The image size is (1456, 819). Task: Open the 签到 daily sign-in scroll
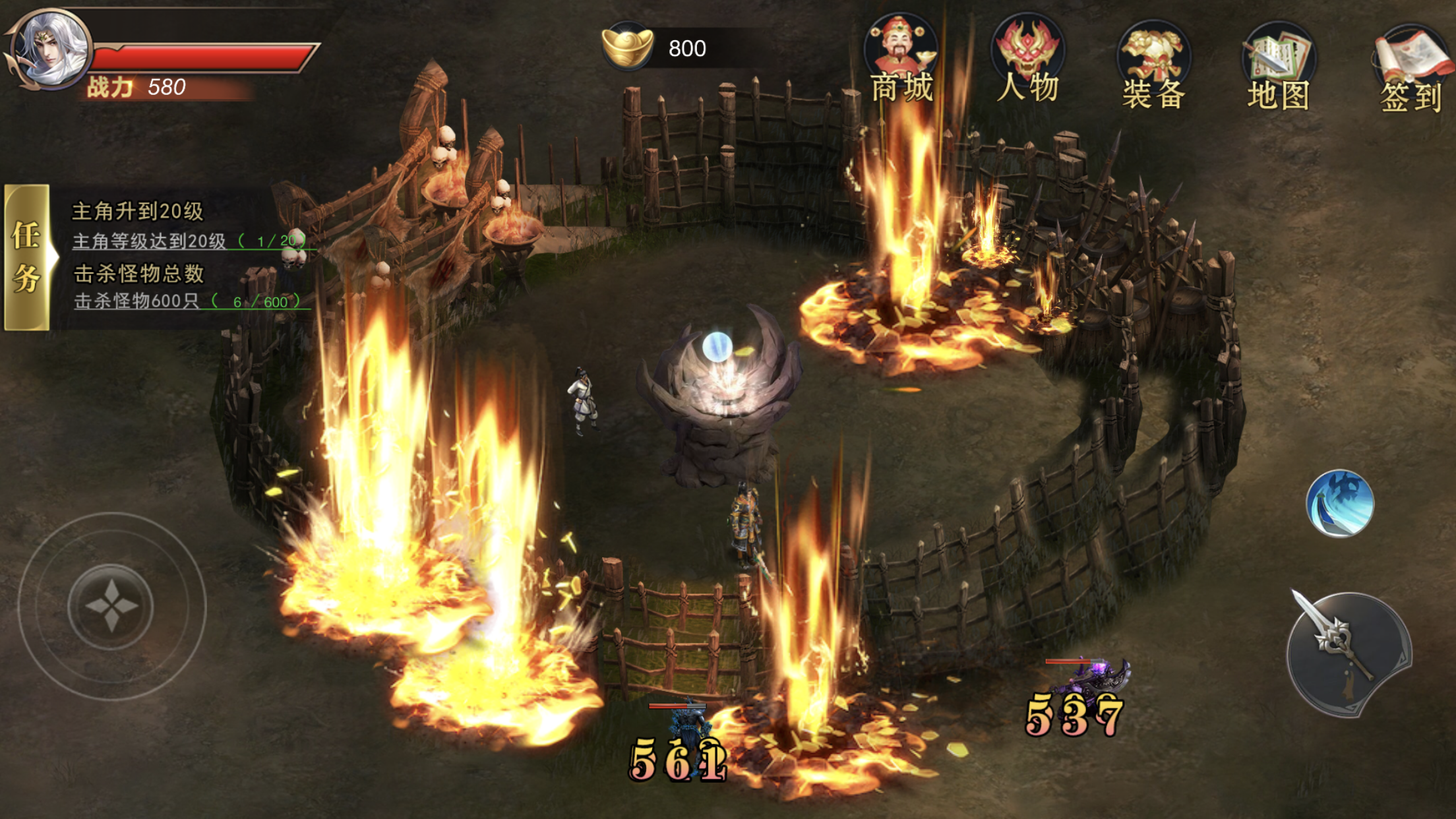click(1411, 69)
